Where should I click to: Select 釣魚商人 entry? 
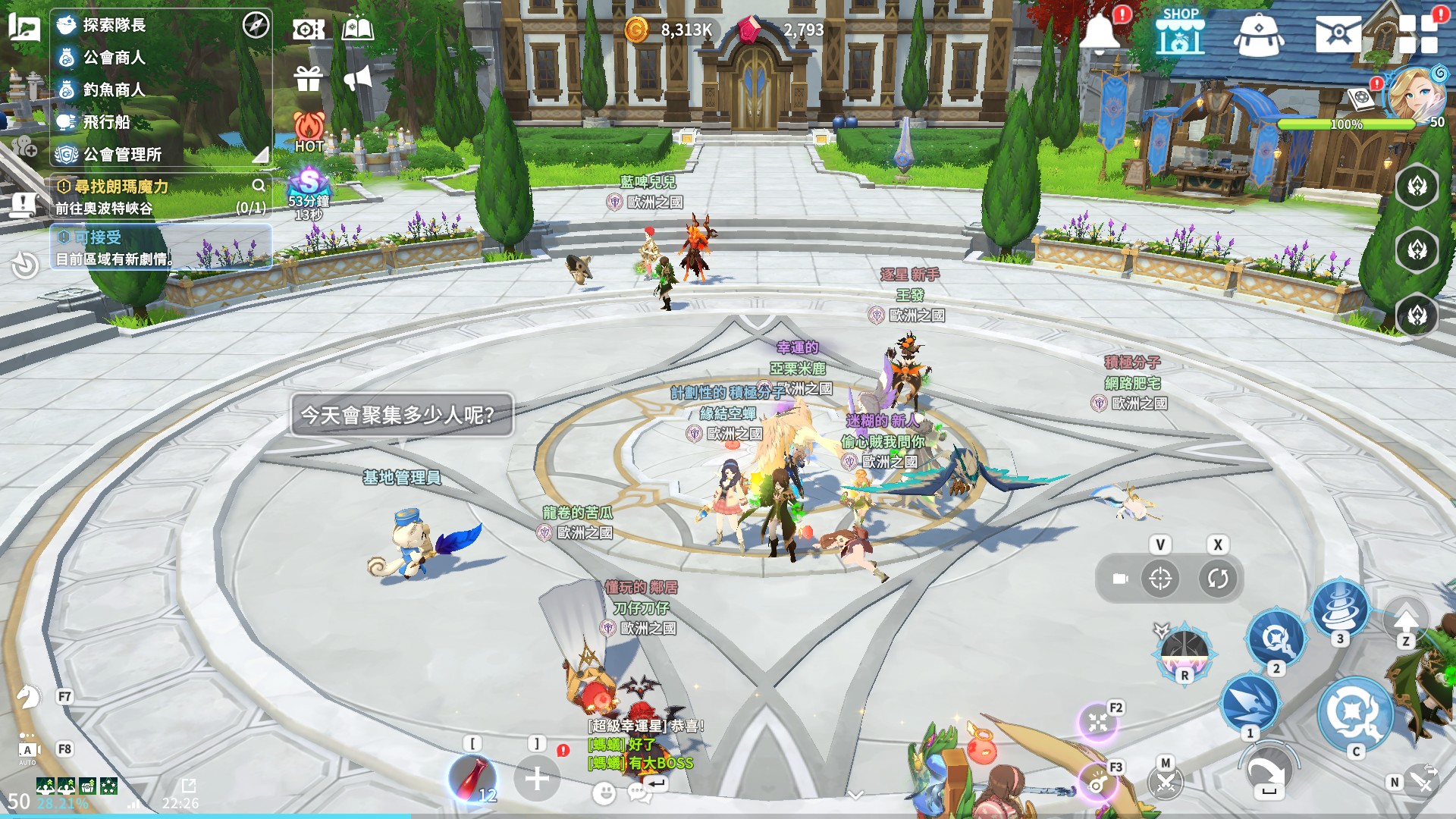point(114,89)
